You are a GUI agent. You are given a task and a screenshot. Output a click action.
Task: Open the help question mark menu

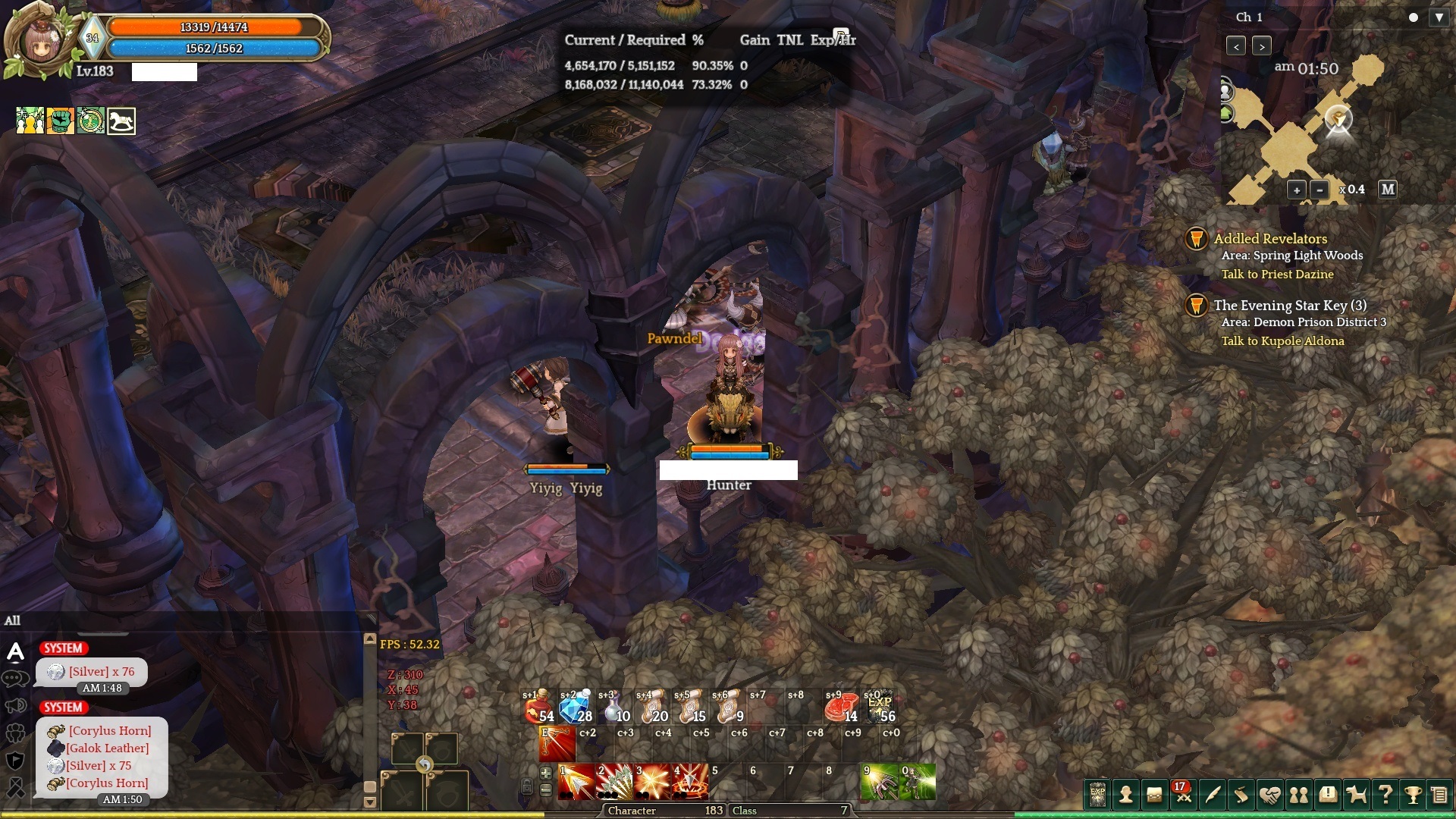coord(1385,795)
